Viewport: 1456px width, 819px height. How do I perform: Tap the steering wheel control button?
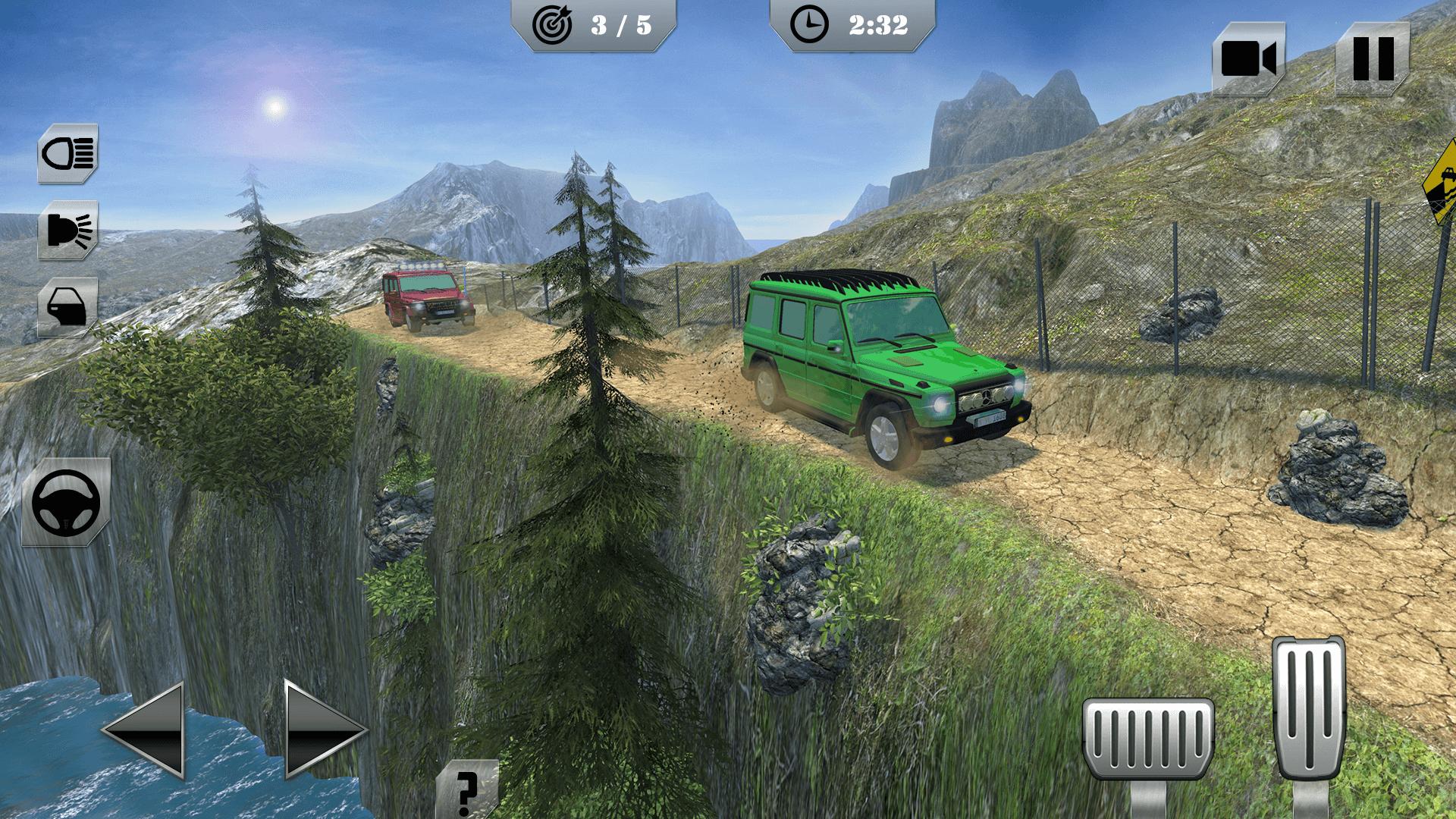[x=66, y=501]
